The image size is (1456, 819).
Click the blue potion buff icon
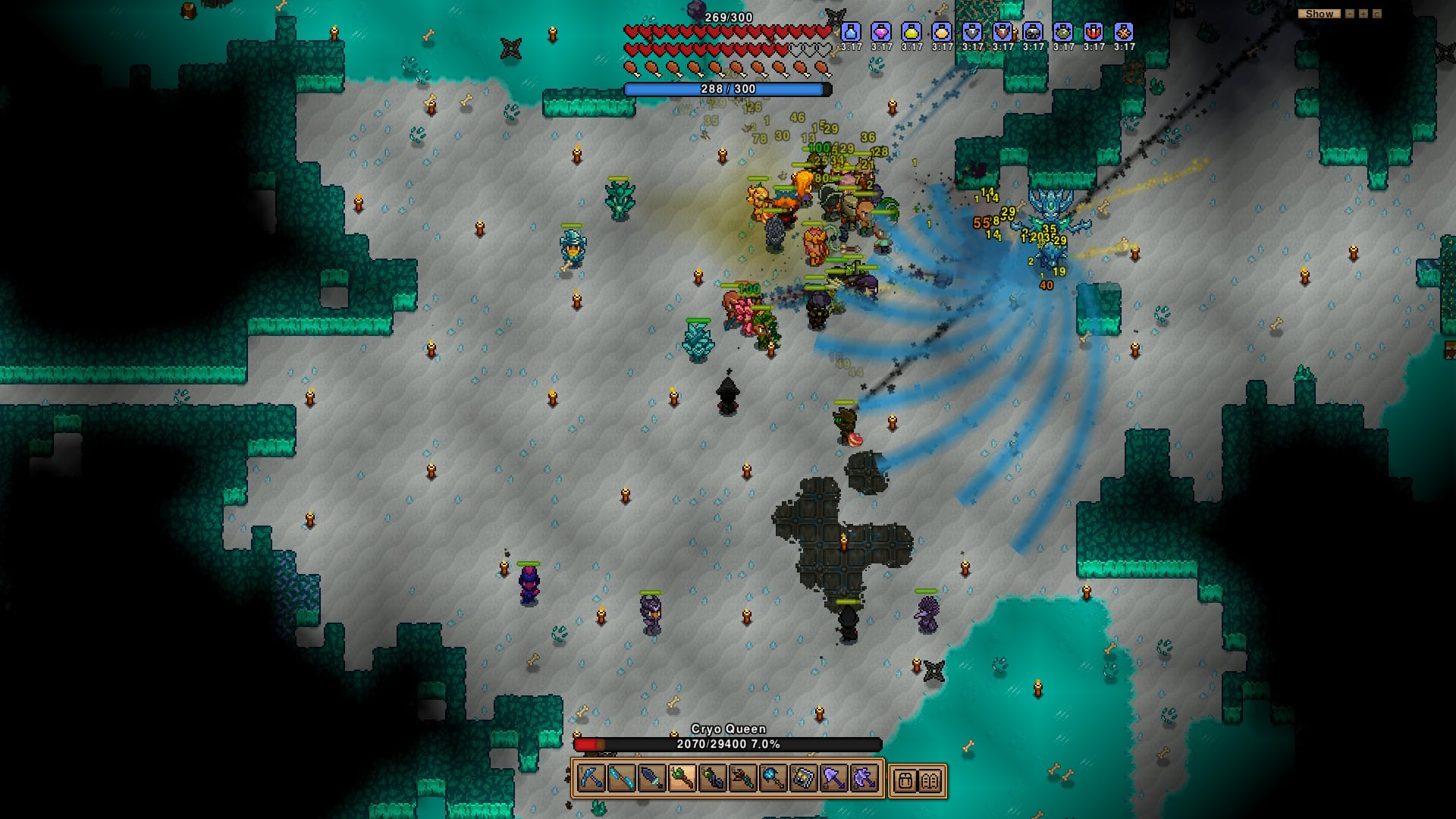851,32
